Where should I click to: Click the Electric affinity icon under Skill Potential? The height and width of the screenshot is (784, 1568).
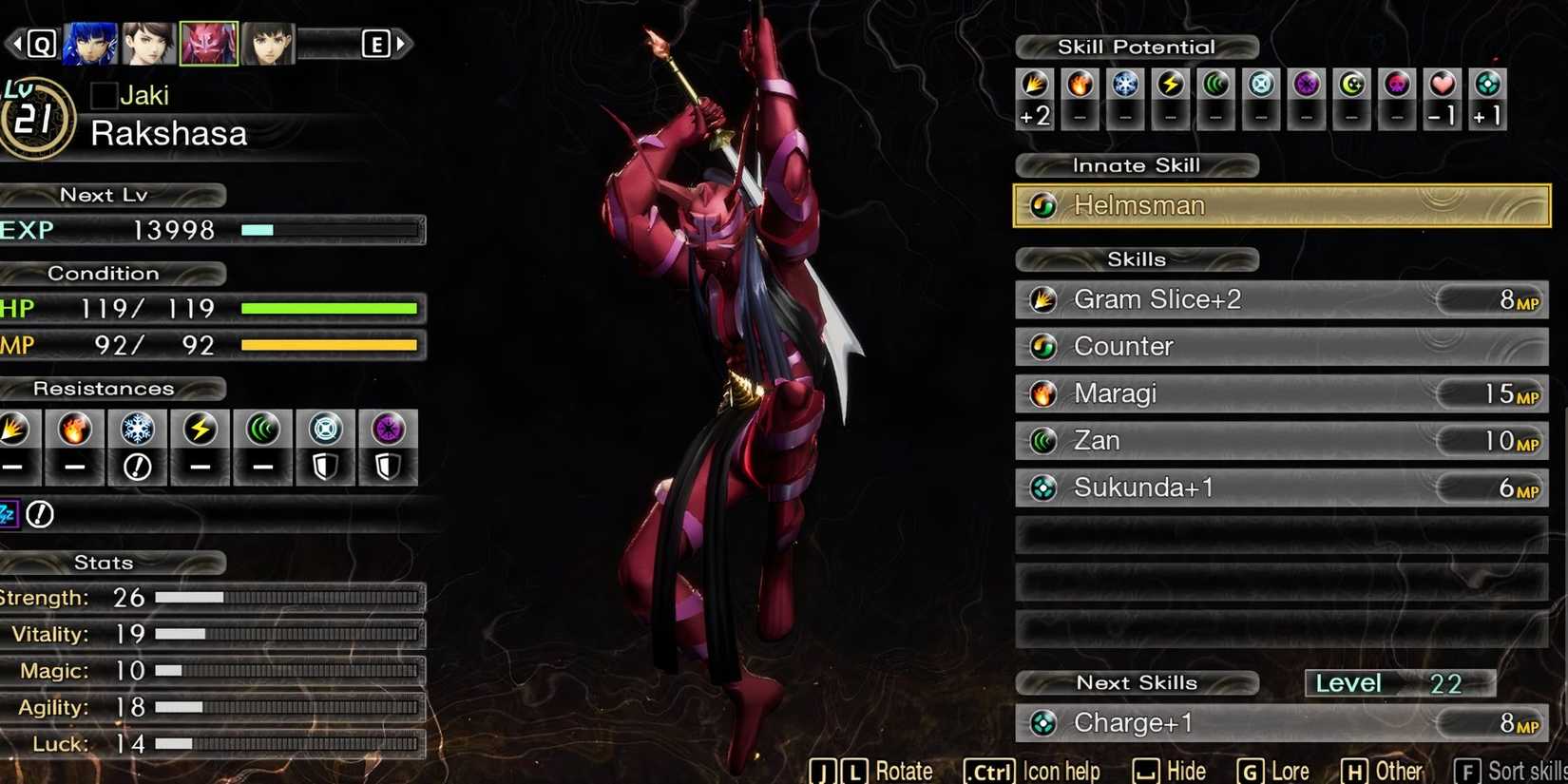(x=1170, y=90)
